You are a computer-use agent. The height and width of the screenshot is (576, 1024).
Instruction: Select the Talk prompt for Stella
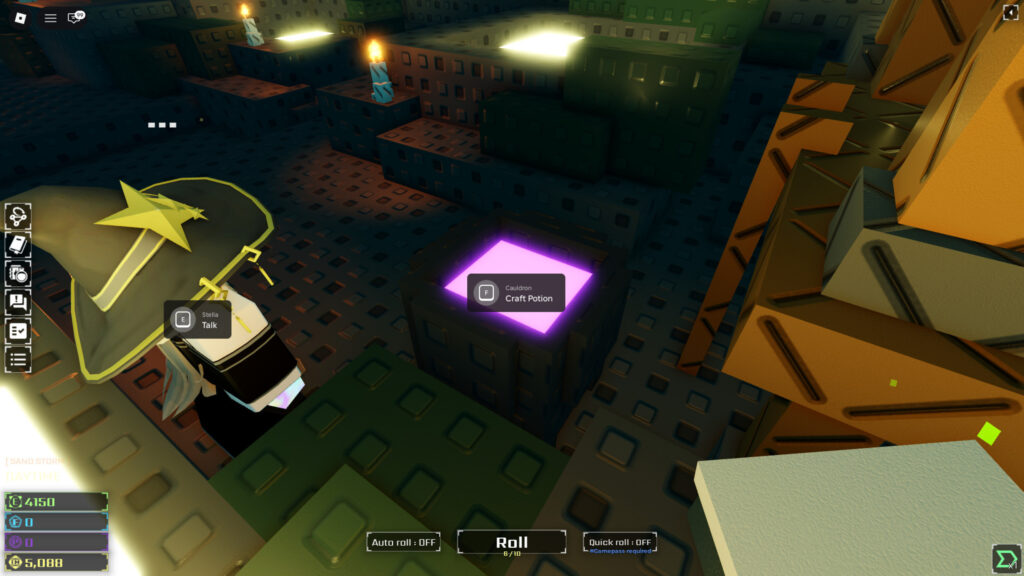(x=197, y=320)
